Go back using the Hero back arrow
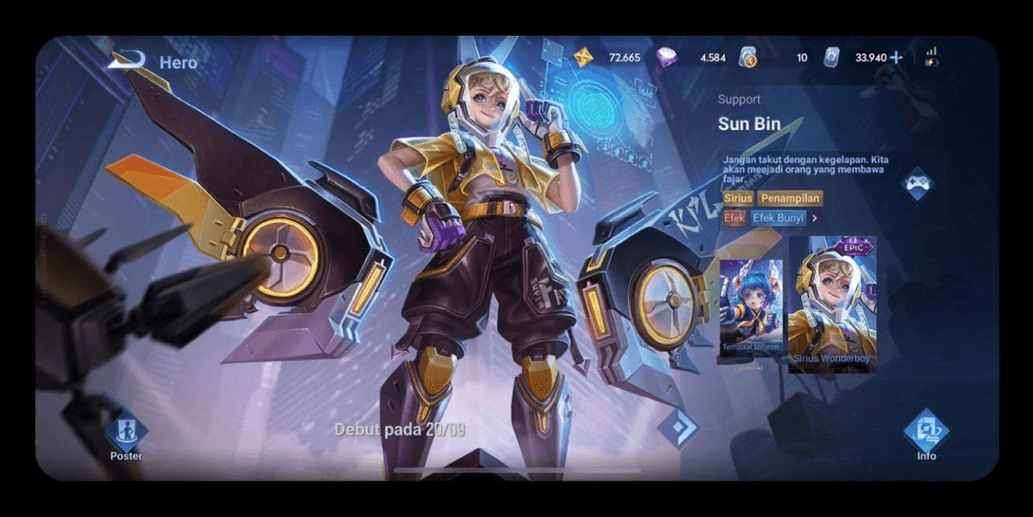The height and width of the screenshot is (517, 1033). [x=126, y=61]
